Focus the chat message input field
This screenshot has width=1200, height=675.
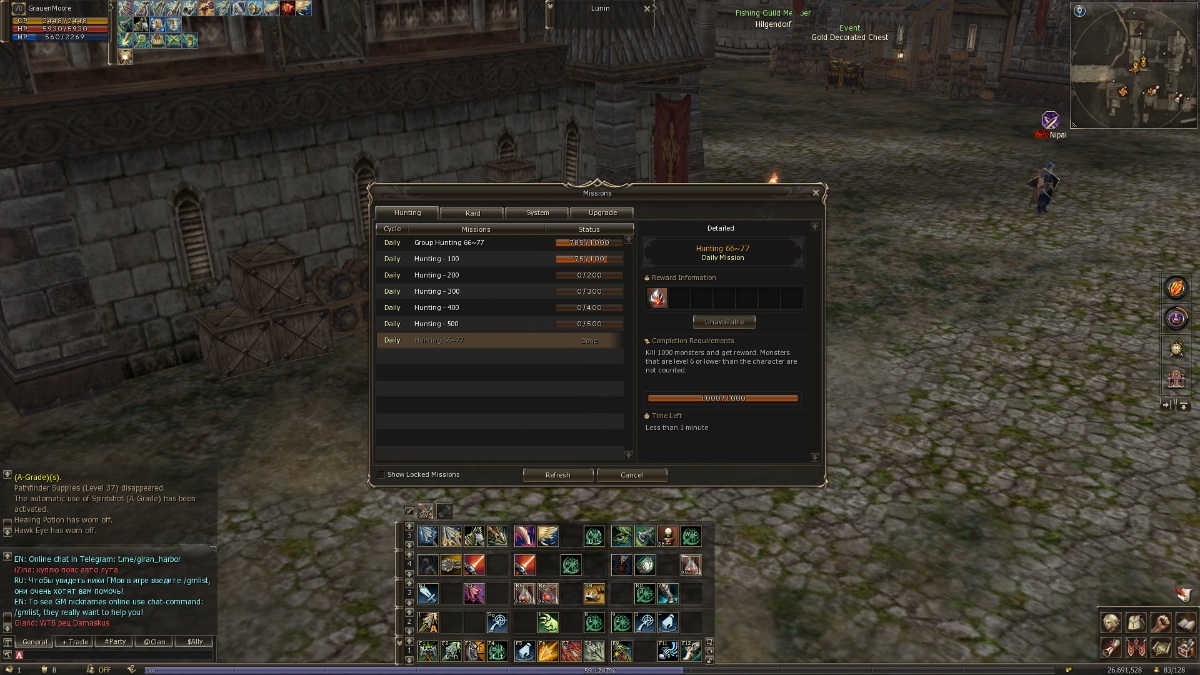click(115, 655)
